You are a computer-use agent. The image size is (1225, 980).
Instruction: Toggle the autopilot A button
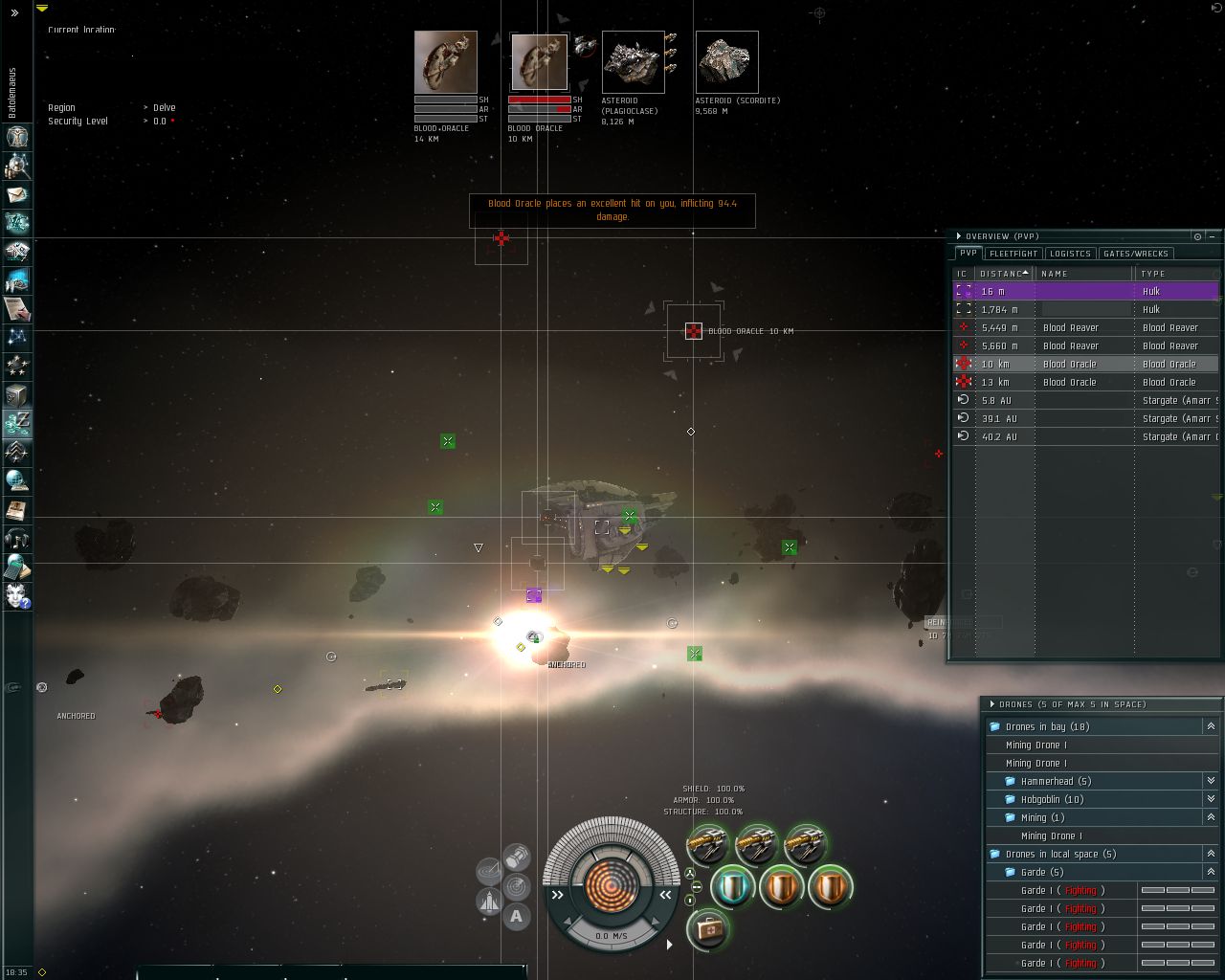(517, 917)
